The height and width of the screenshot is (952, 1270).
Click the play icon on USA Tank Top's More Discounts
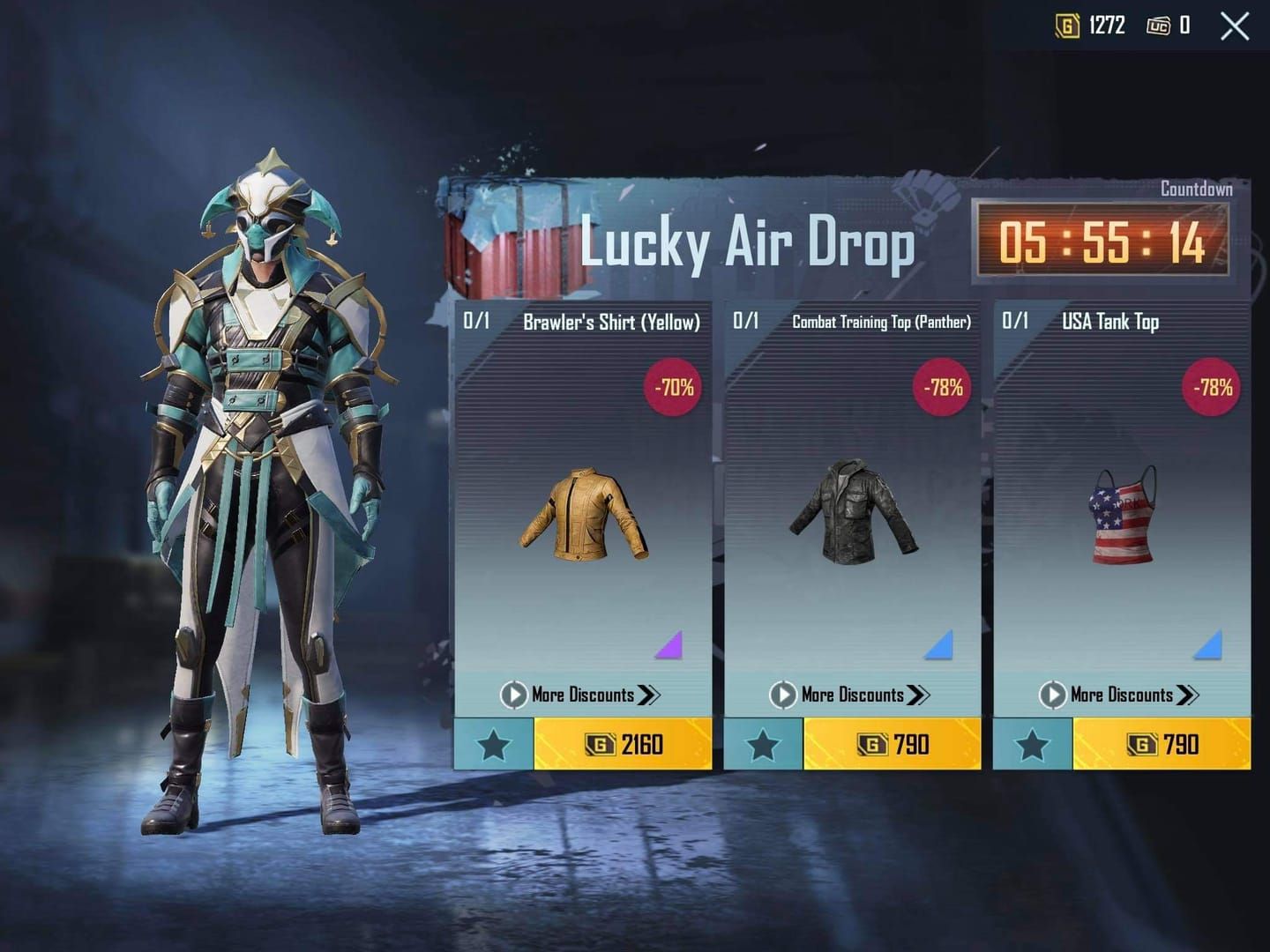point(1051,695)
